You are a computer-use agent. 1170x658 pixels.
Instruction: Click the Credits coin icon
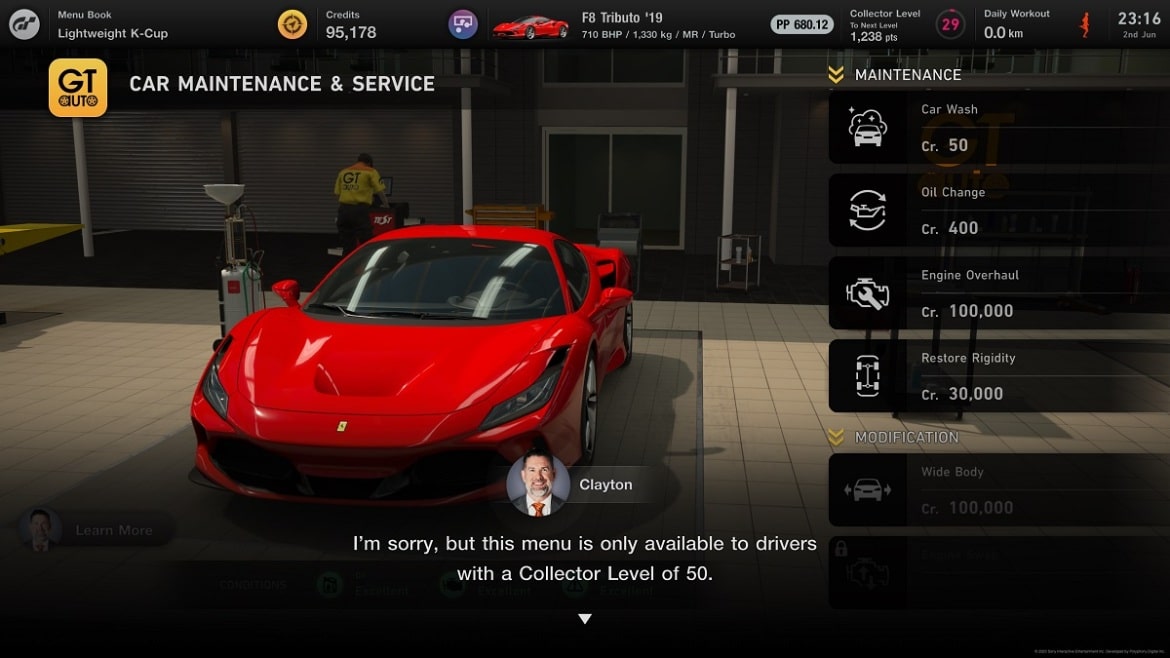pos(293,25)
